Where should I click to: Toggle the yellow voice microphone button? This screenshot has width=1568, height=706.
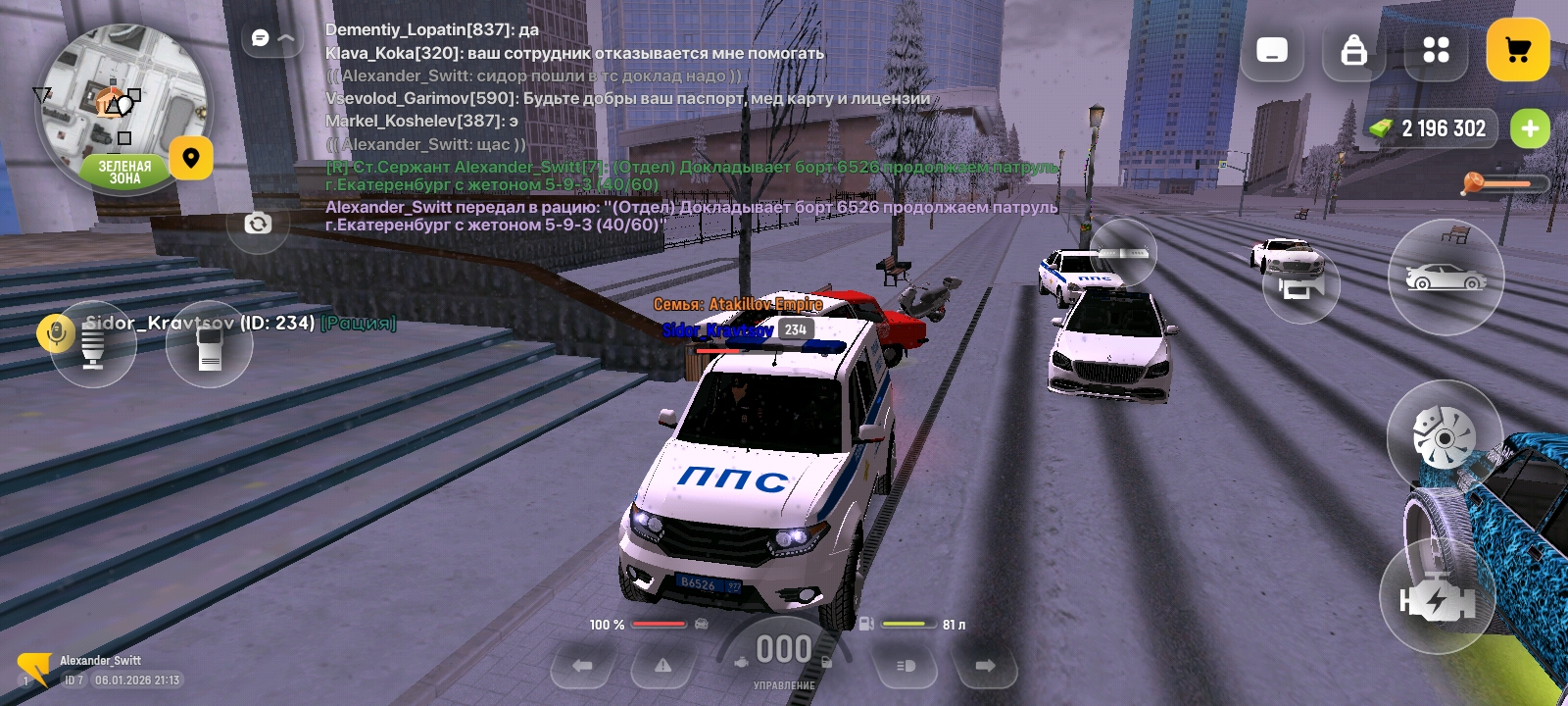[56, 334]
